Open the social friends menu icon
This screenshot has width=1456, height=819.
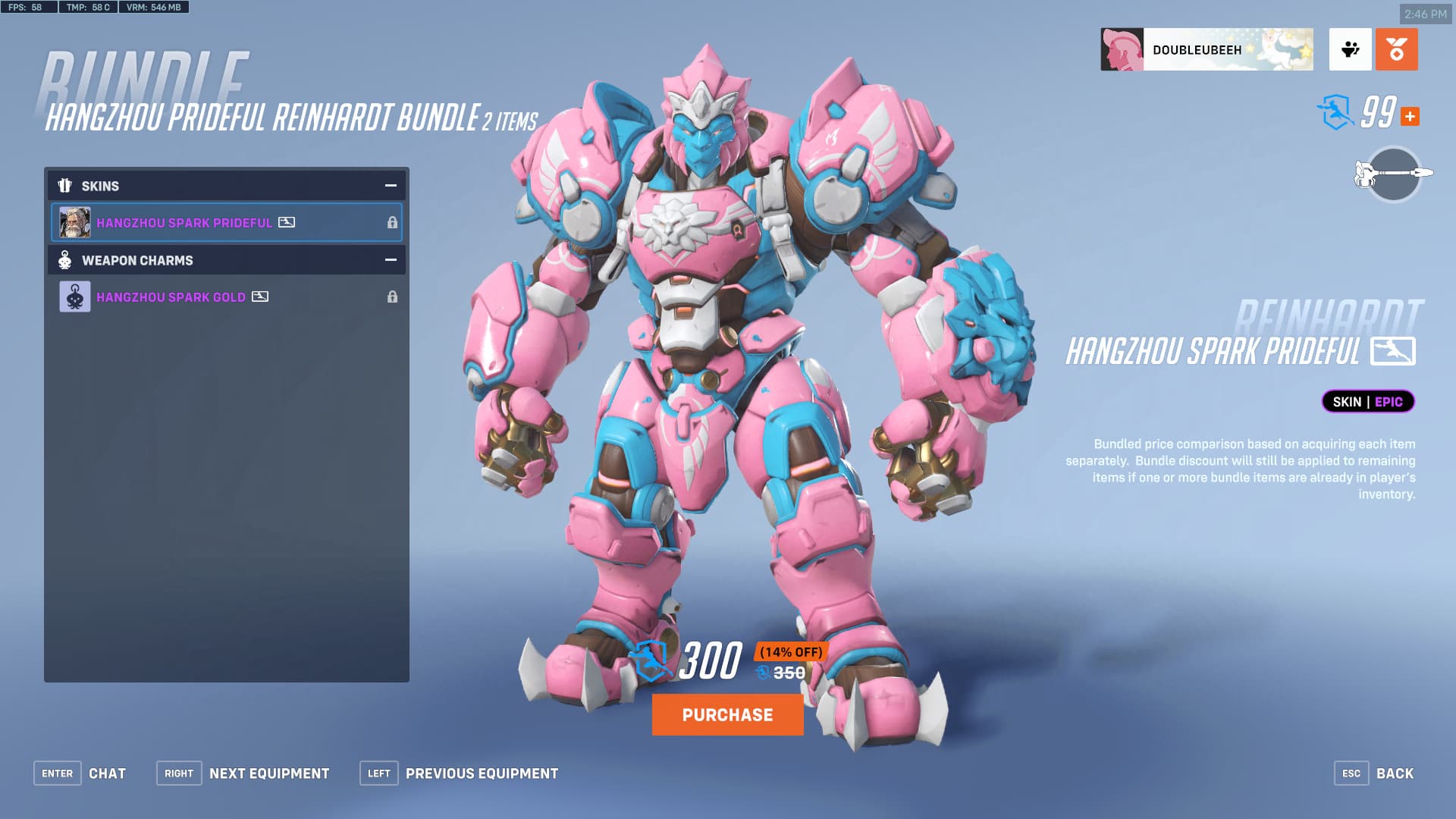click(x=1350, y=50)
